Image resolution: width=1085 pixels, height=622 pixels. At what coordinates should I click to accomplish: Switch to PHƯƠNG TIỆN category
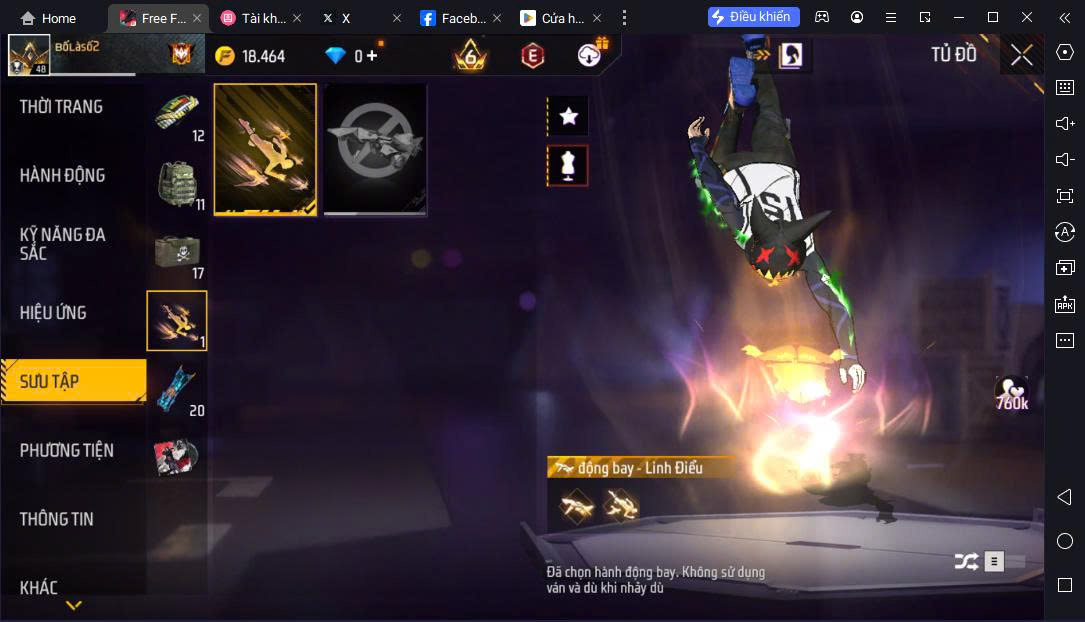pos(67,451)
